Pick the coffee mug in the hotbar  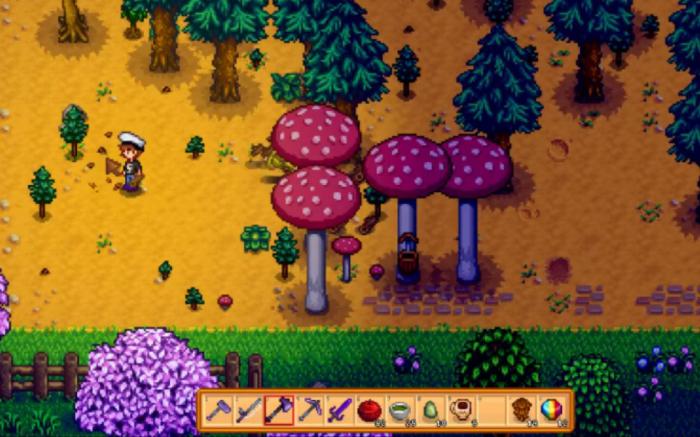[x=460, y=410]
